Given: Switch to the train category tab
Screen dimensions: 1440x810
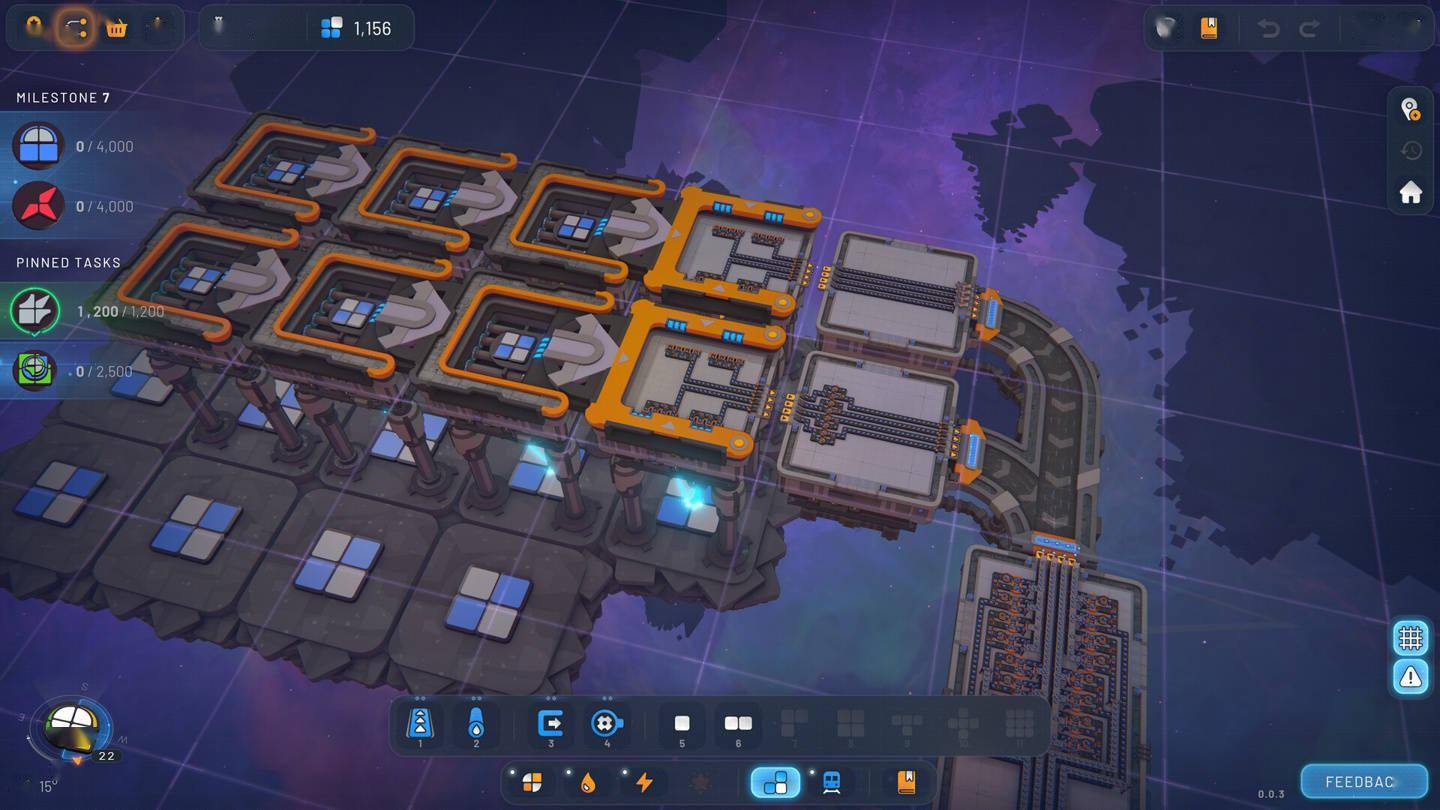Looking at the screenshot, I should (x=831, y=782).
